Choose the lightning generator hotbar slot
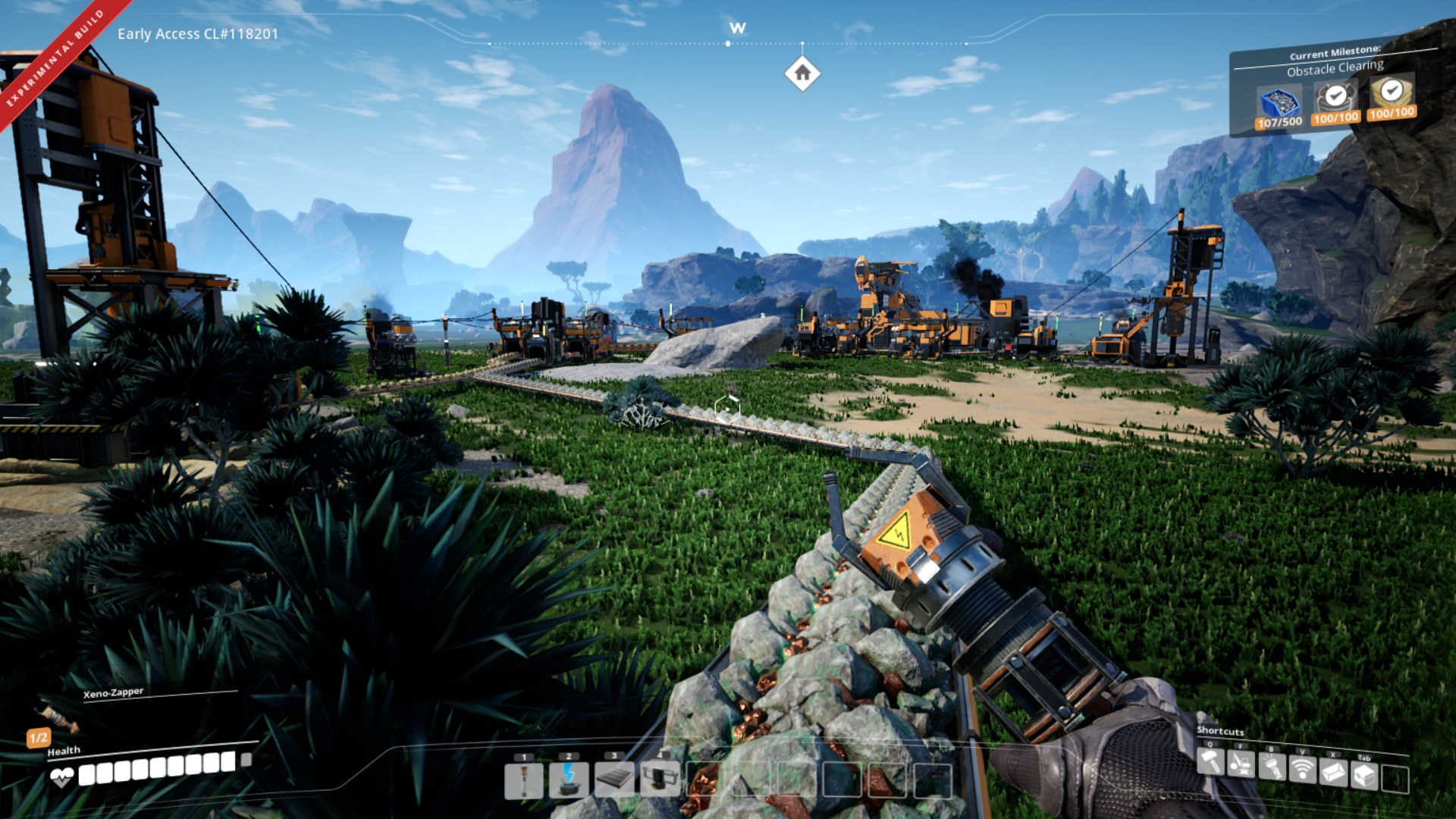Image resolution: width=1456 pixels, height=819 pixels. click(x=569, y=781)
